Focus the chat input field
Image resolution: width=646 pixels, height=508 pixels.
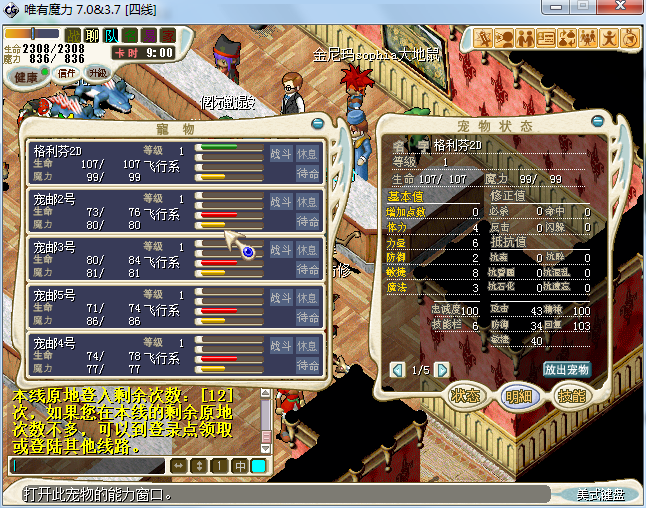click(88, 465)
